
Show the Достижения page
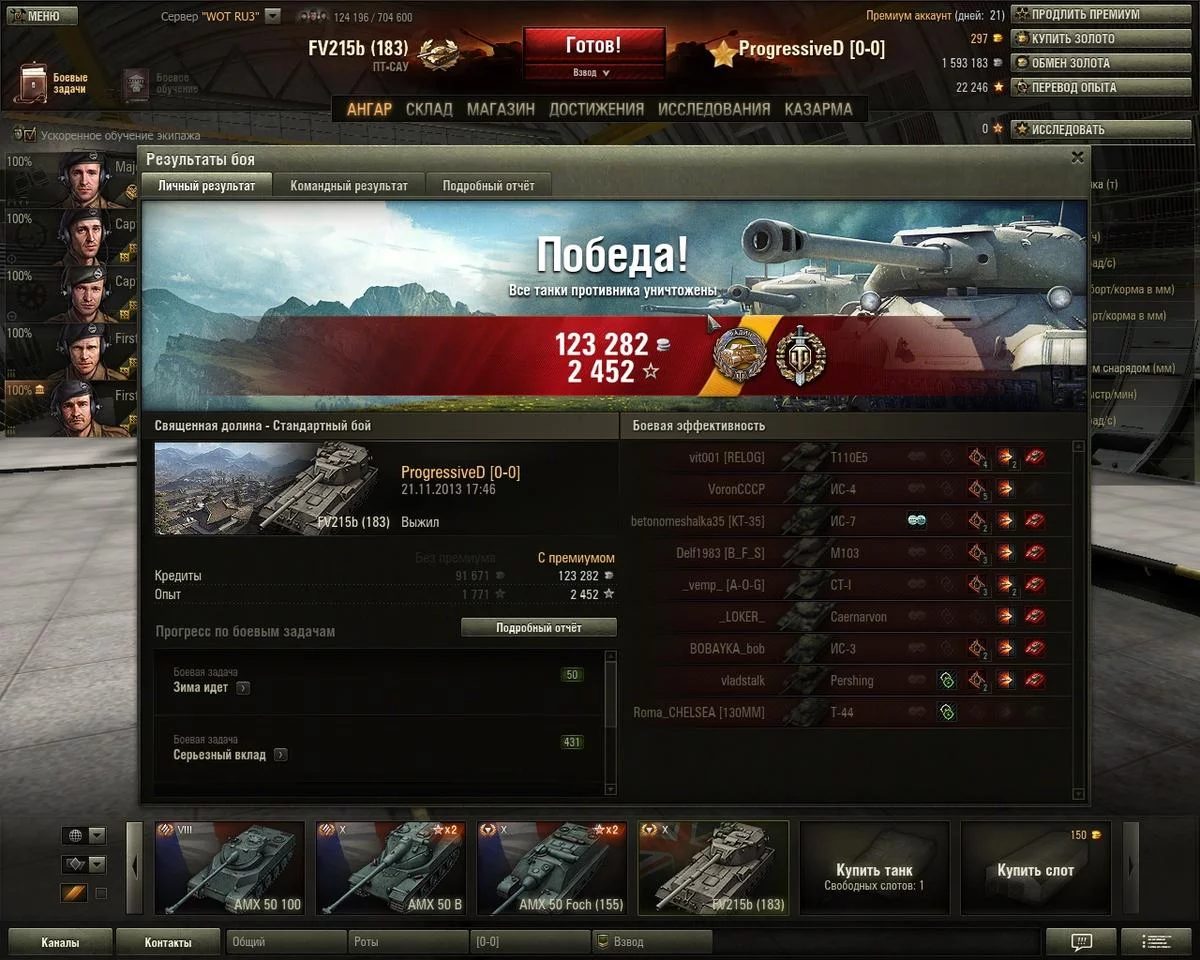(596, 109)
